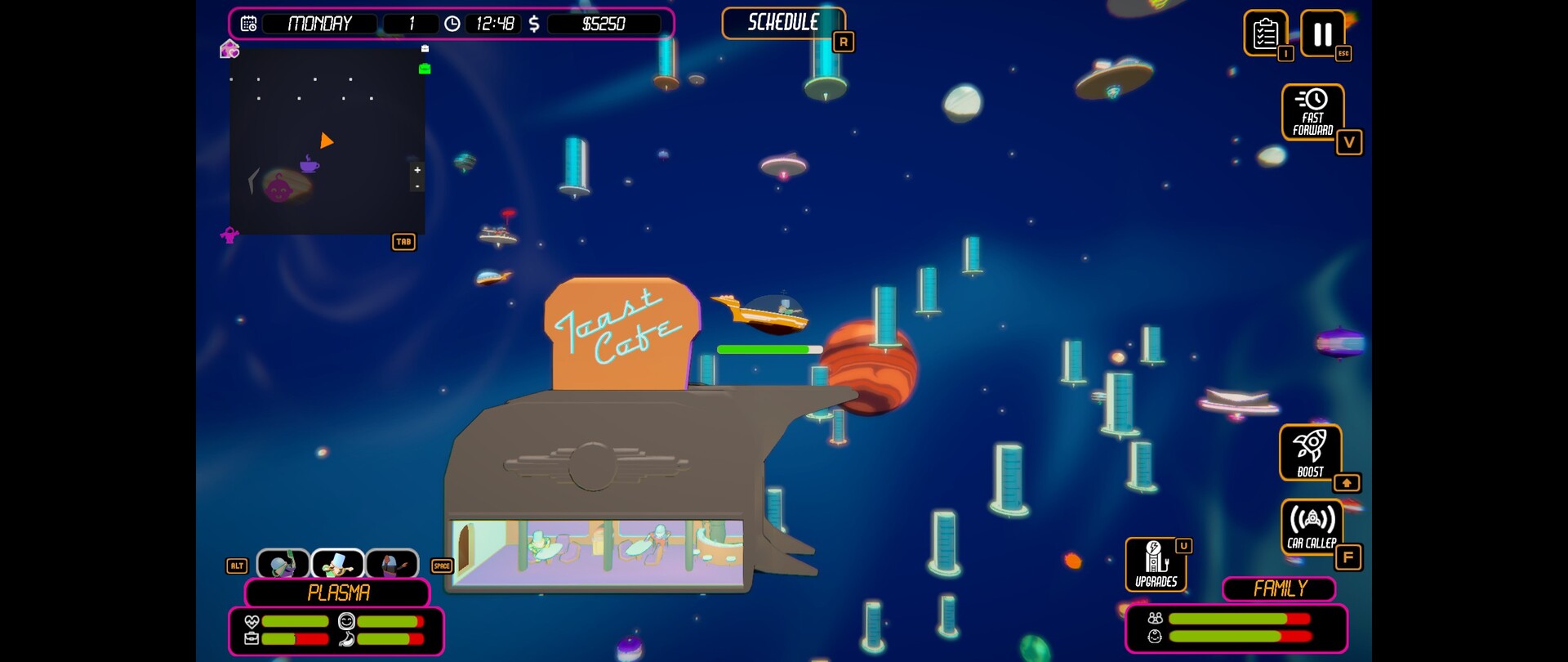Click the home heart icon beside minimap
Screen dimensions: 1568x662
coord(229,50)
